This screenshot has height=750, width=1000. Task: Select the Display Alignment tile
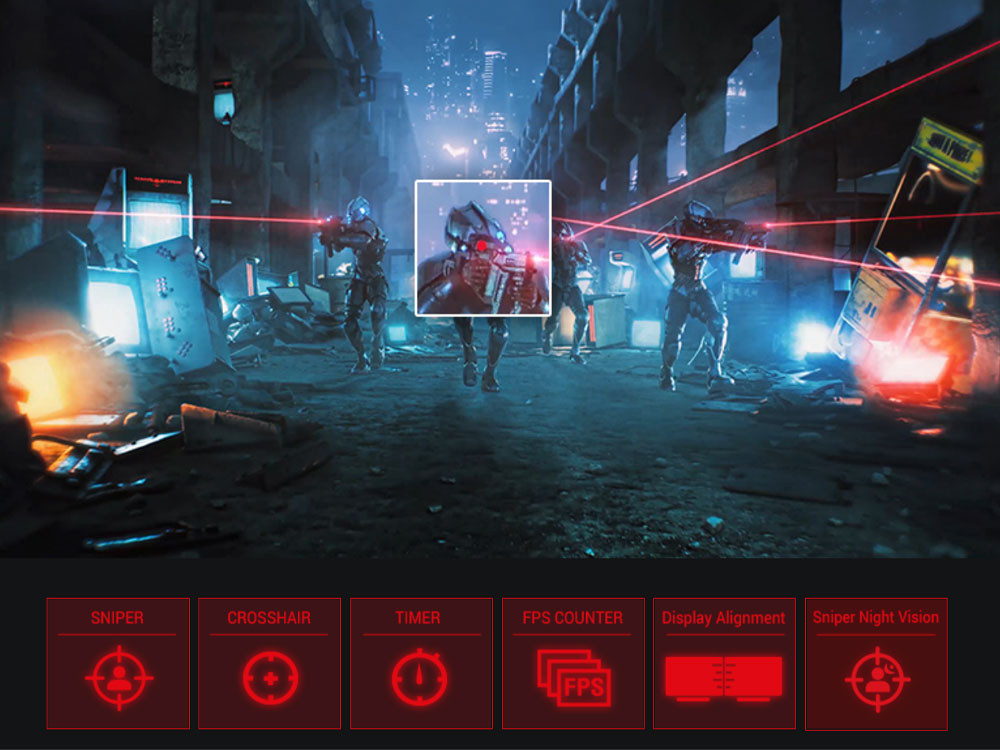(724, 663)
